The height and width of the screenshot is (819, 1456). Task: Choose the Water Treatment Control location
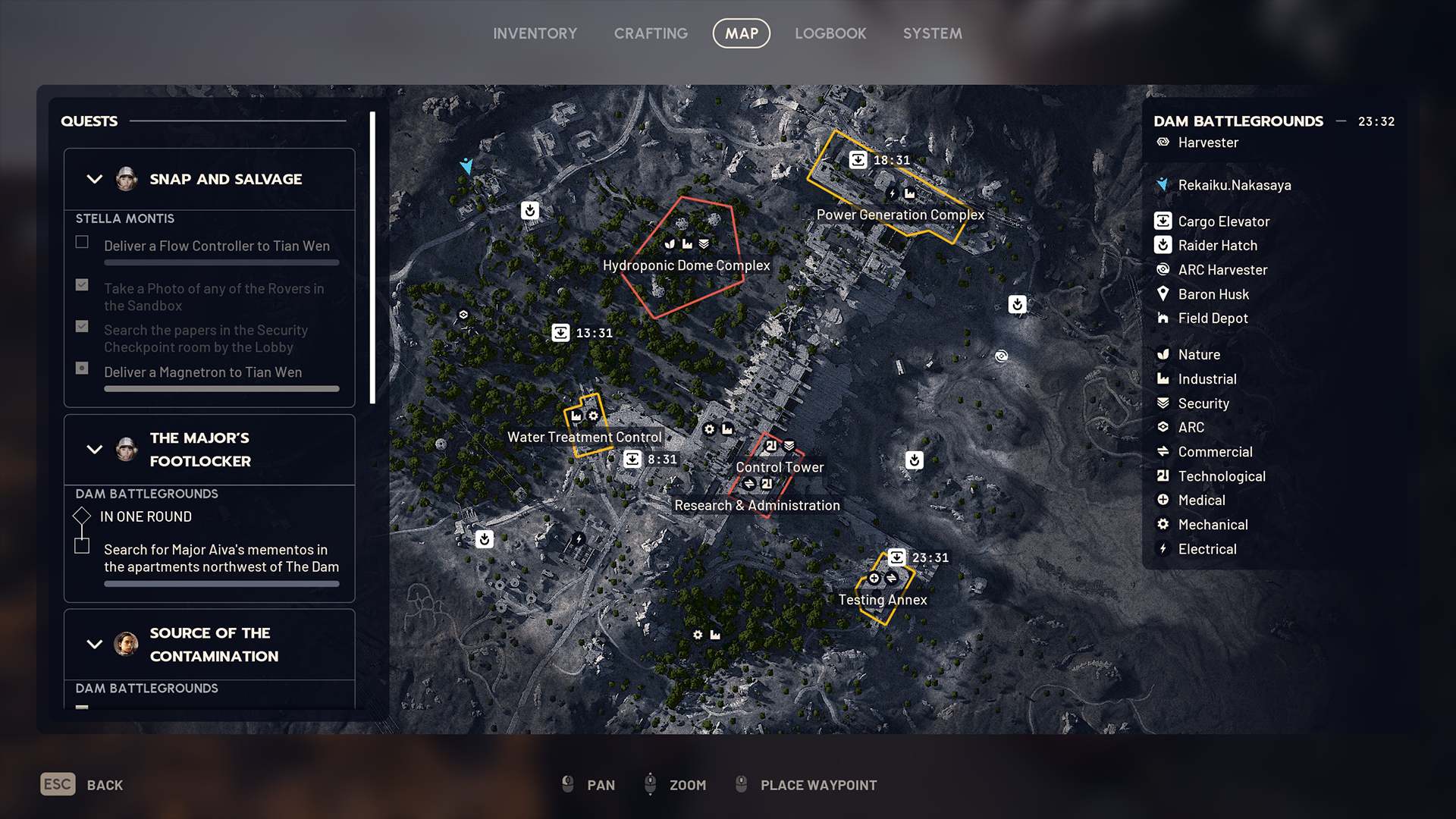point(584,437)
